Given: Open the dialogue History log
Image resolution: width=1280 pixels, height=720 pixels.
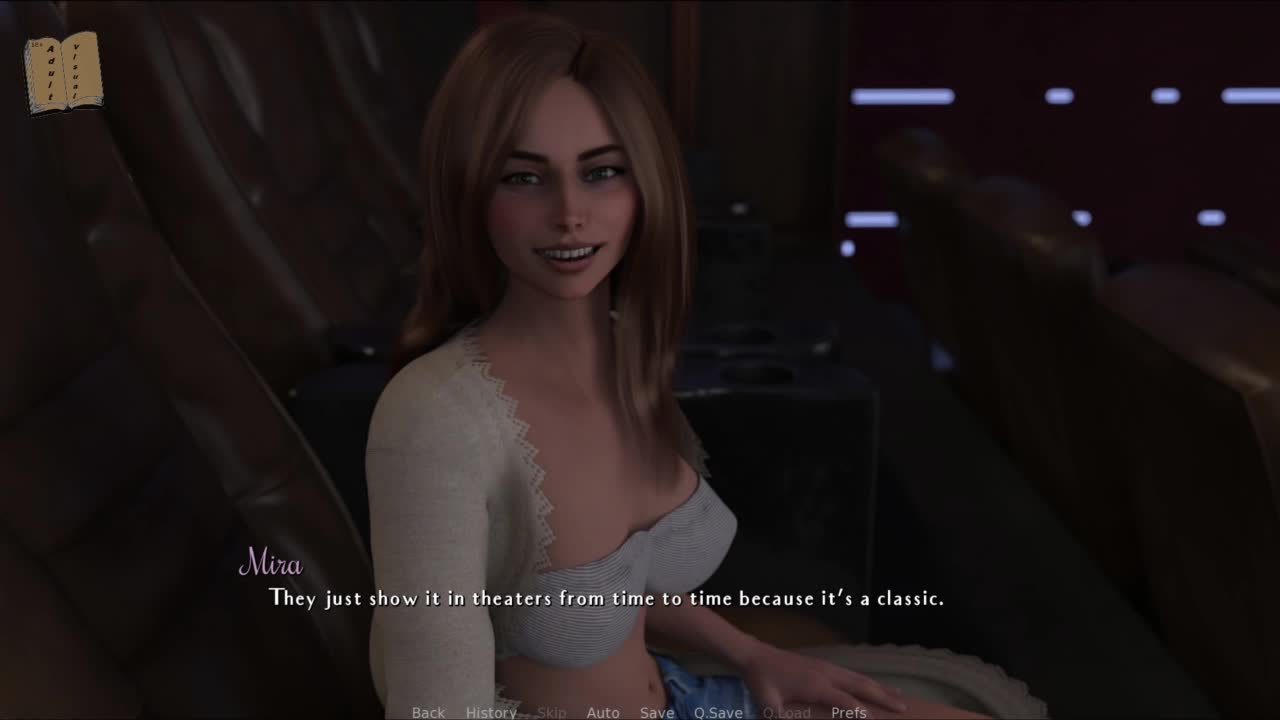Looking at the screenshot, I should [491, 712].
